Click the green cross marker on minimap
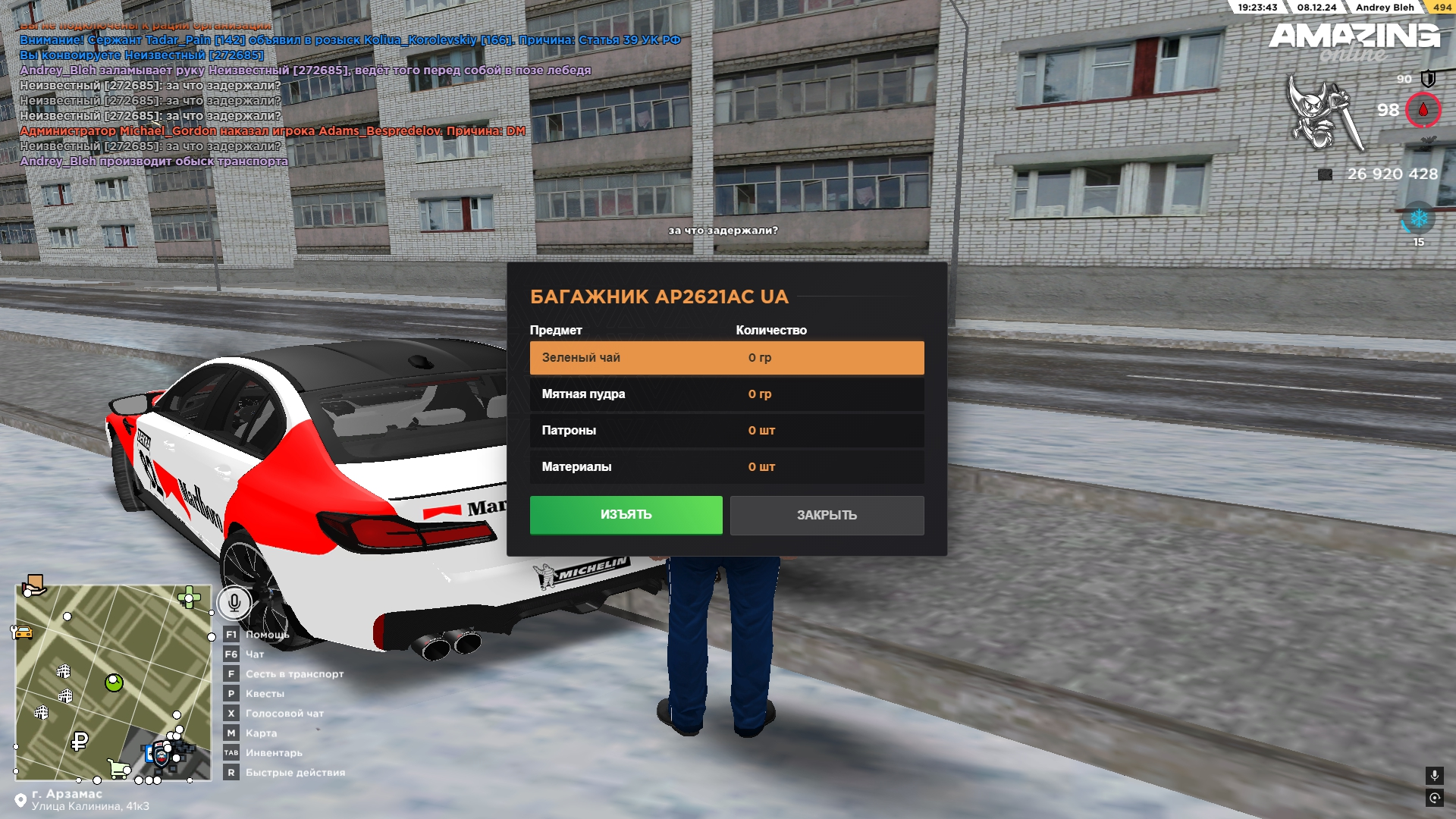 [x=188, y=598]
